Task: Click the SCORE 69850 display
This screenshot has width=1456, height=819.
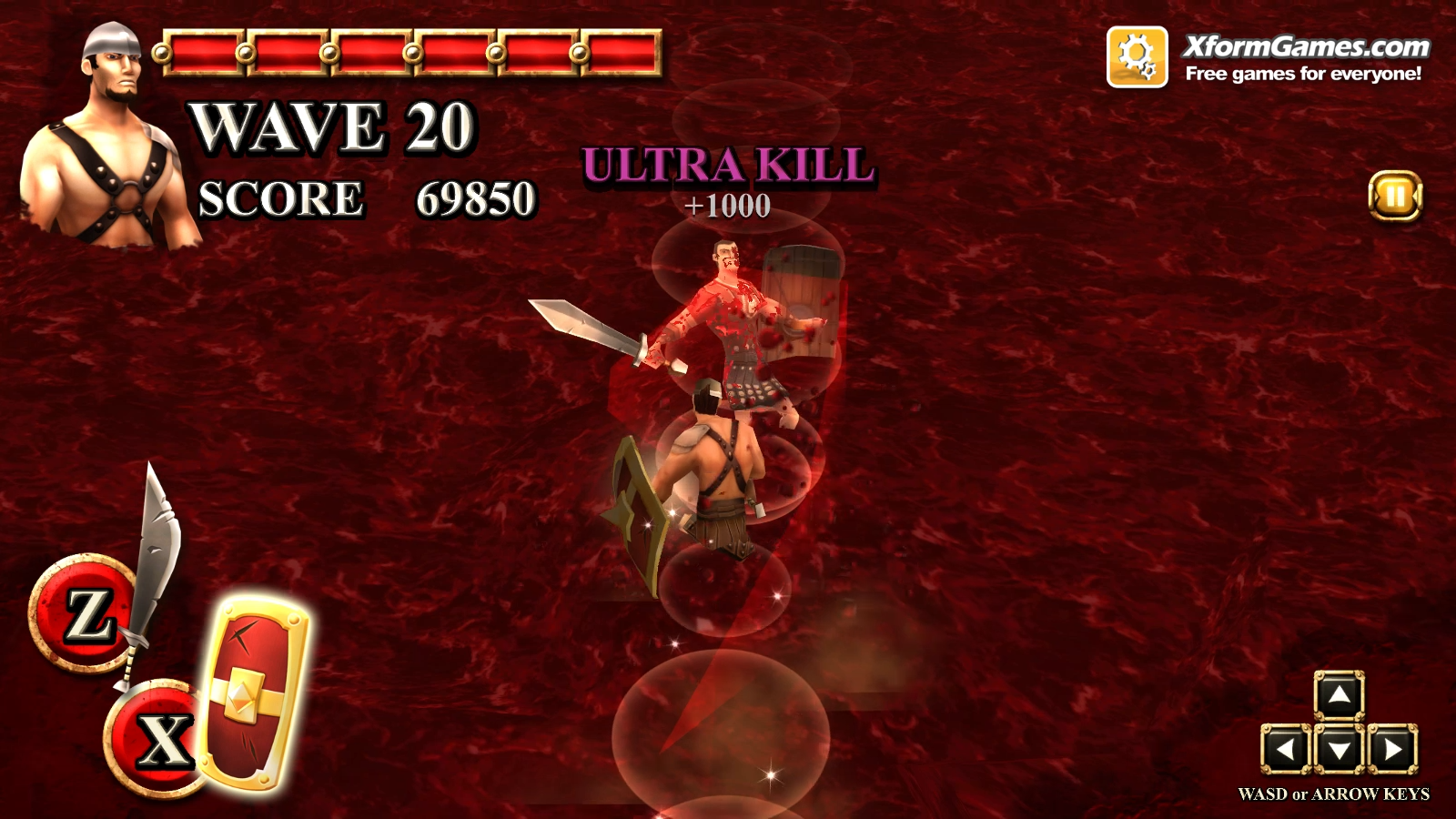Action: coord(364,198)
